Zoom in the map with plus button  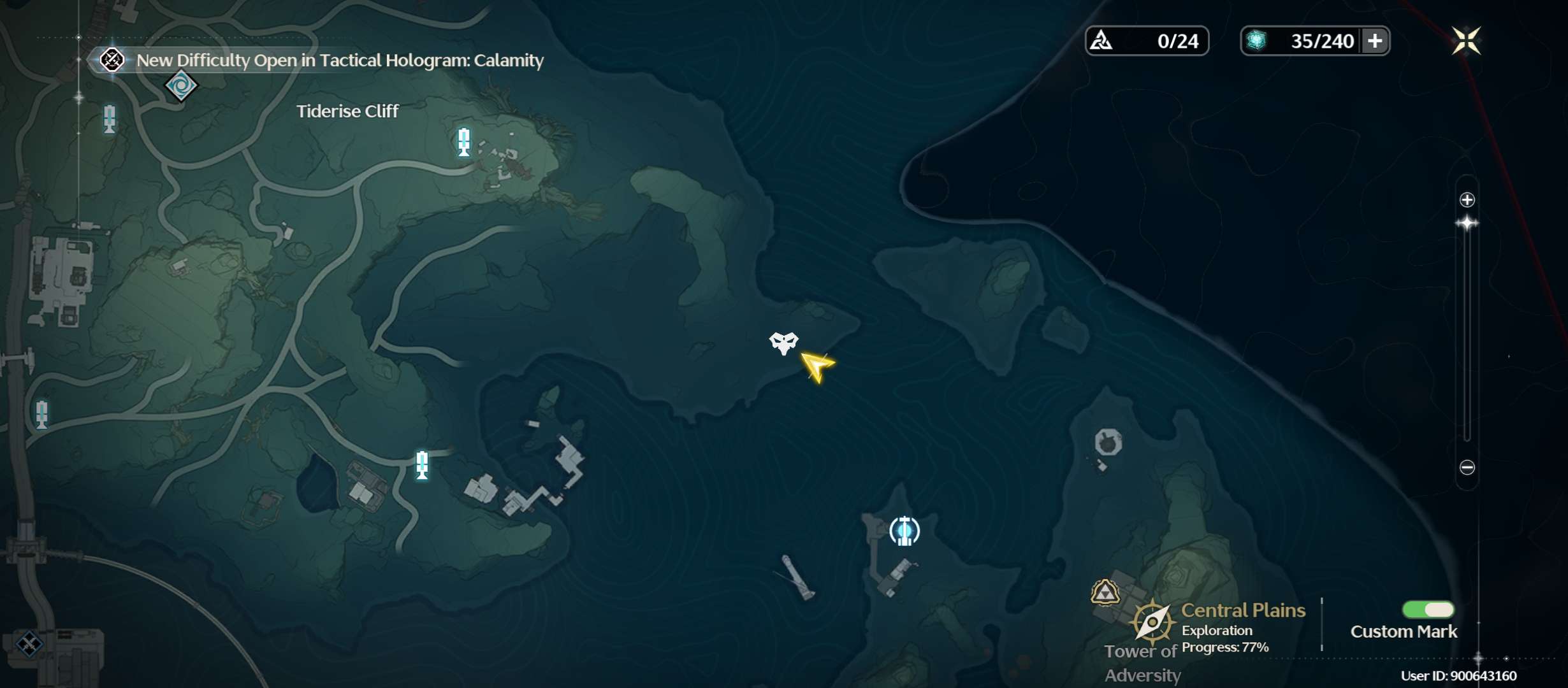[1467, 200]
